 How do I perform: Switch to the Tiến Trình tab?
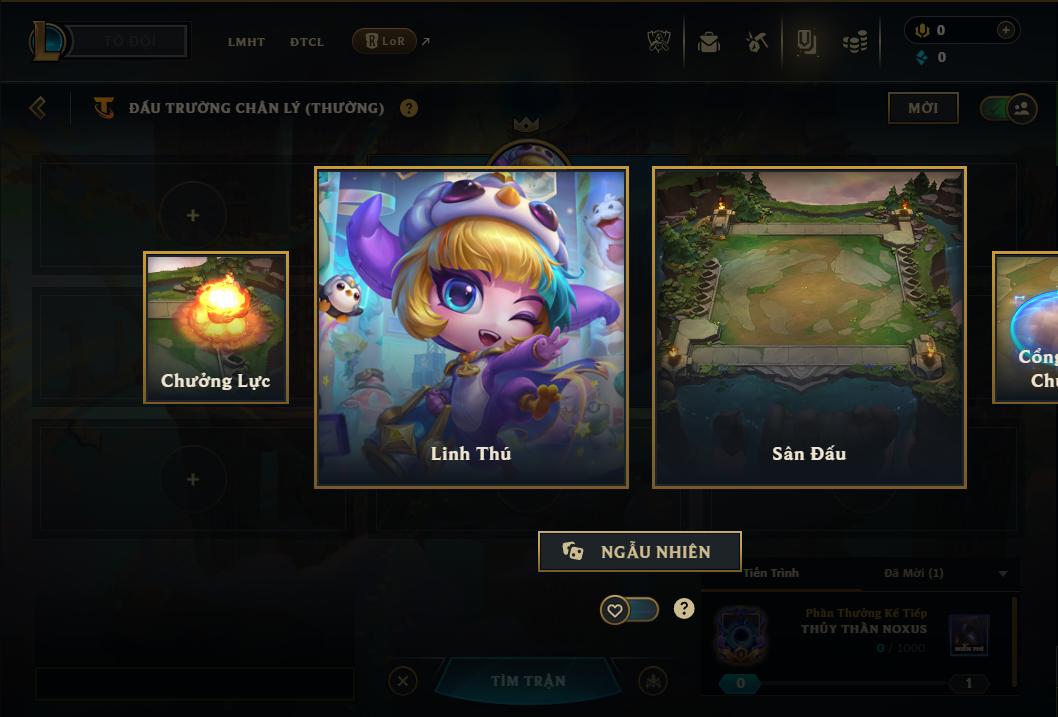pos(771,573)
